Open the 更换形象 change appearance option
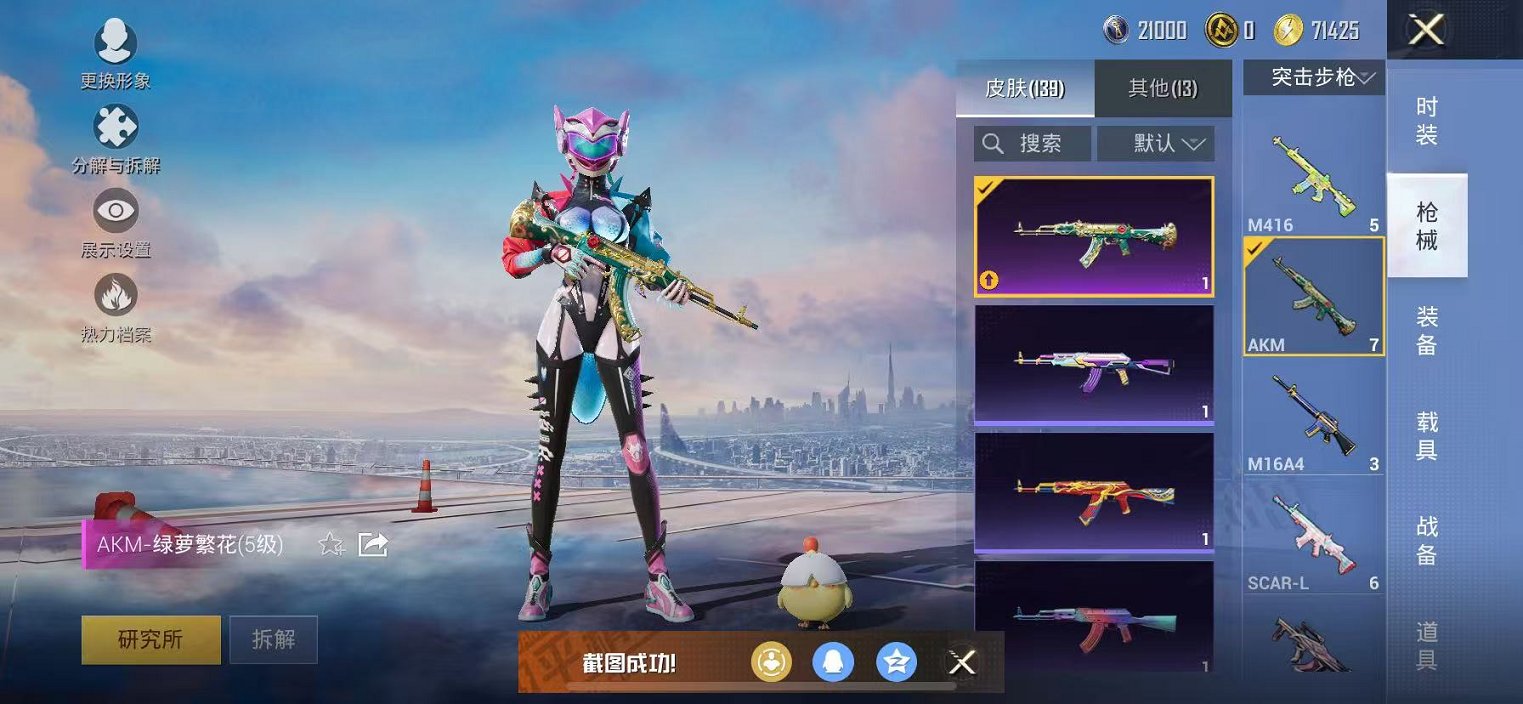Viewport: 1523px width, 704px height. (x=116, y=44)
